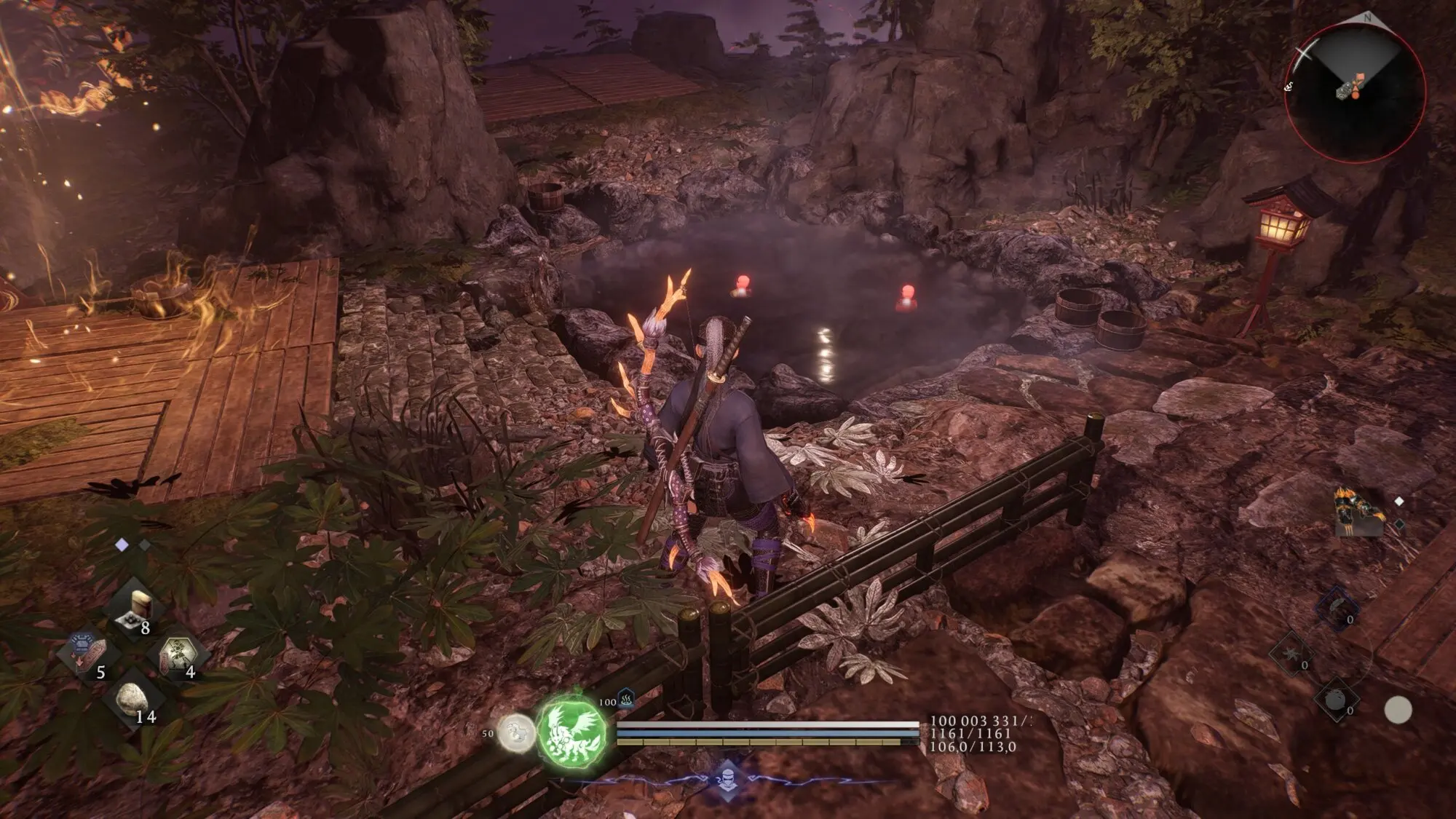The image size is (1456, 819).
Task: Select the flaming claw gauntlets weapon icon
Action: 1359,512
